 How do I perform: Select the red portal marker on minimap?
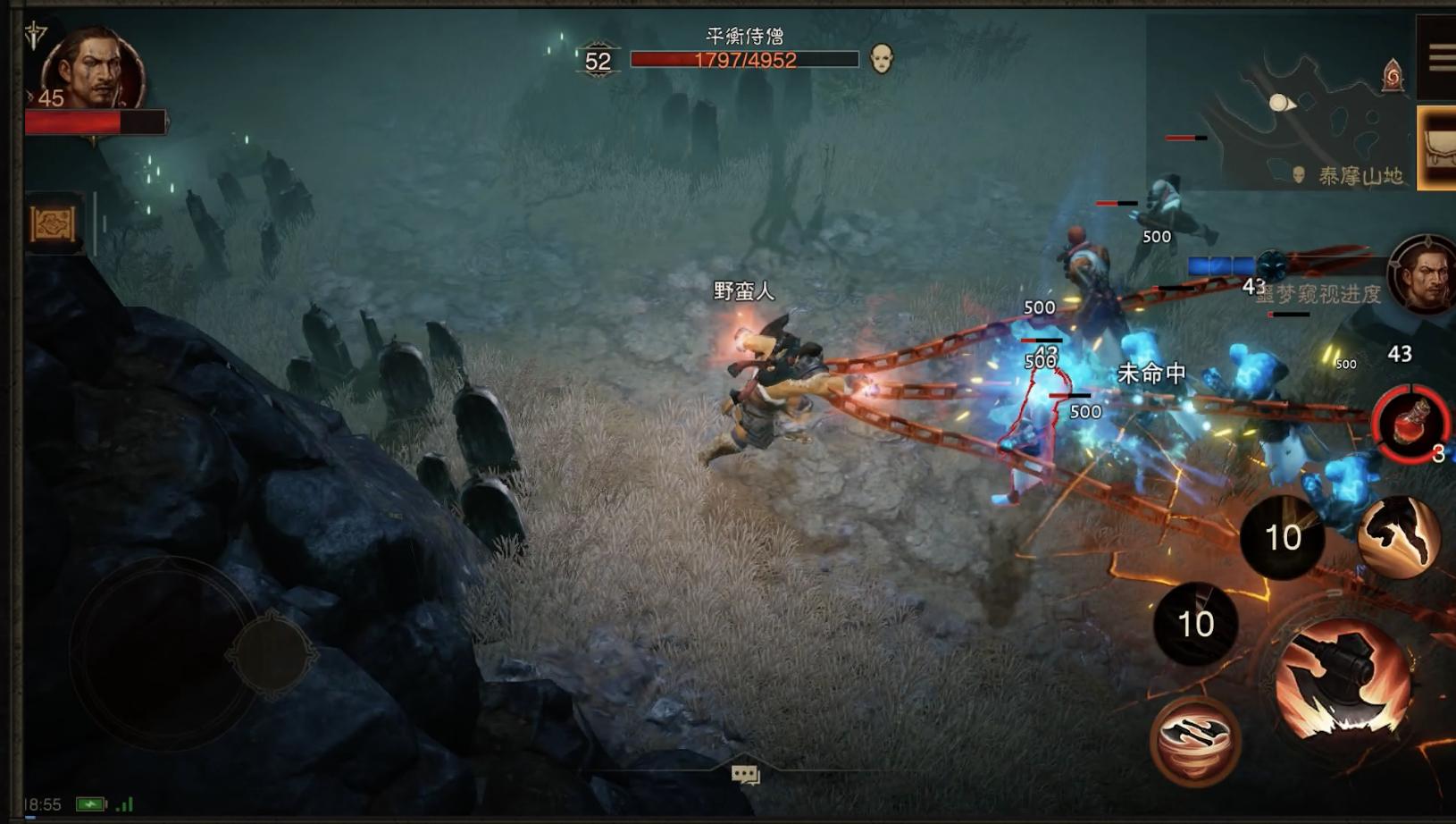point(1393,75)
